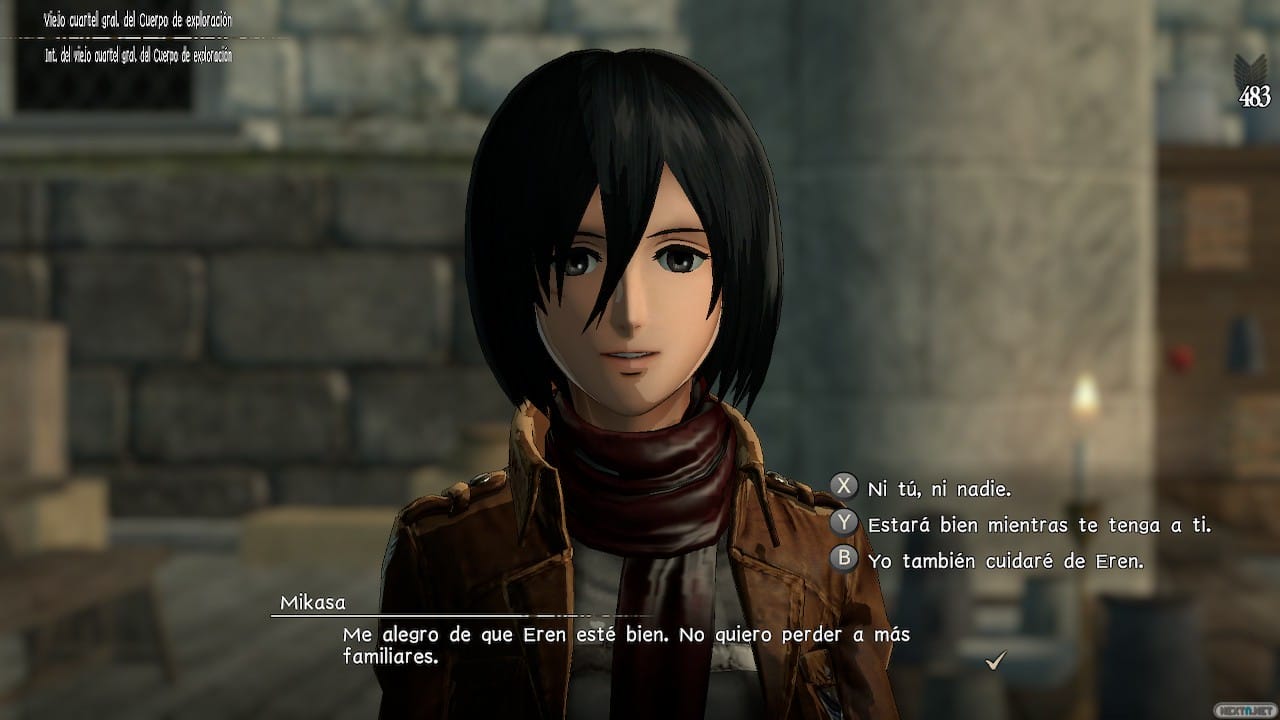Pick "Estará bien mientras te tenga a ti."
This screenshot has height=720, width=1280.
coord(1040,525)
